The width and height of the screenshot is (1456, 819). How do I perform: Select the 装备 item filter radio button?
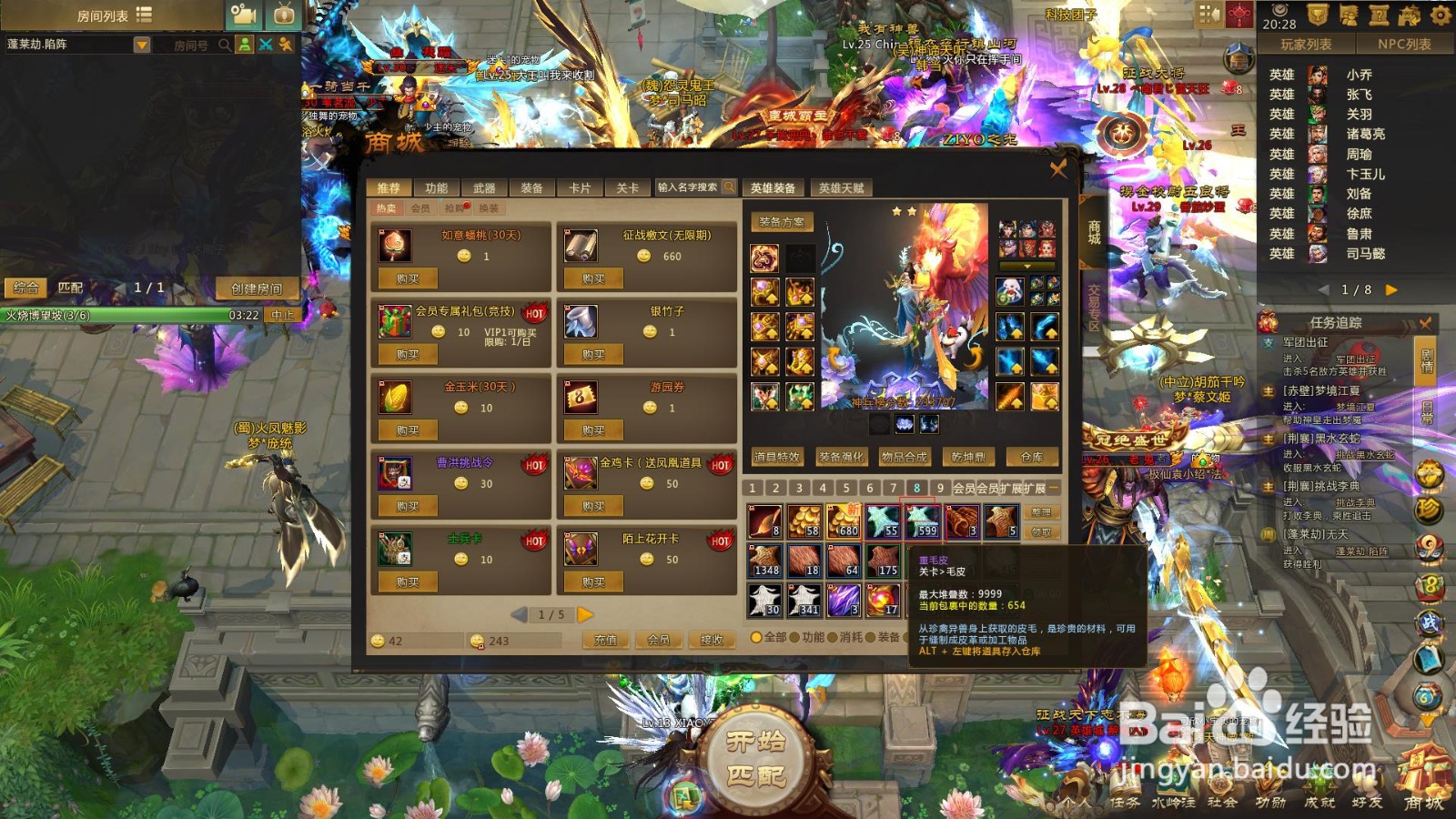click(x=871, y=638)
